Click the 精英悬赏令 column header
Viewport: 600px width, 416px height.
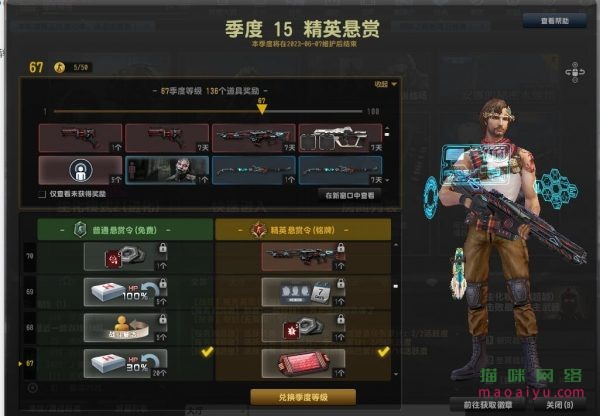pos(303,230)
